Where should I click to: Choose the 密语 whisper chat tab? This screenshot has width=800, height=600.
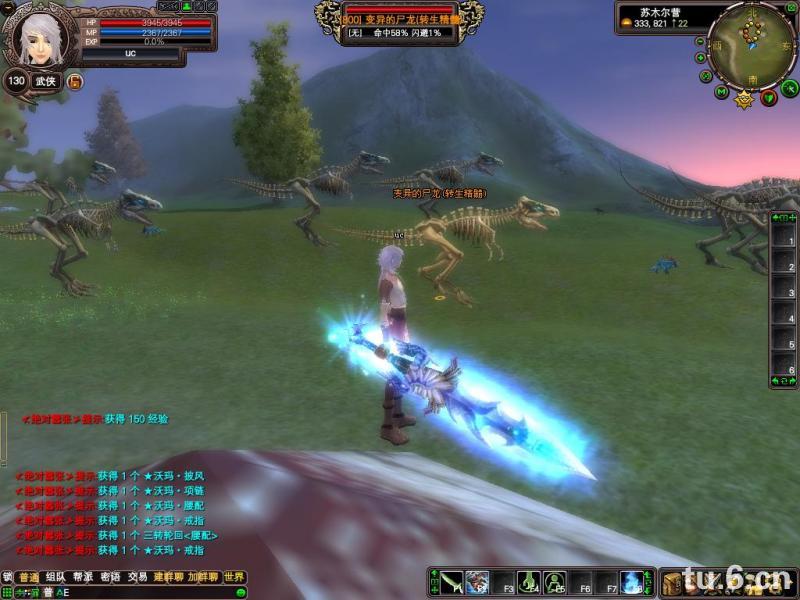[110, 578]
